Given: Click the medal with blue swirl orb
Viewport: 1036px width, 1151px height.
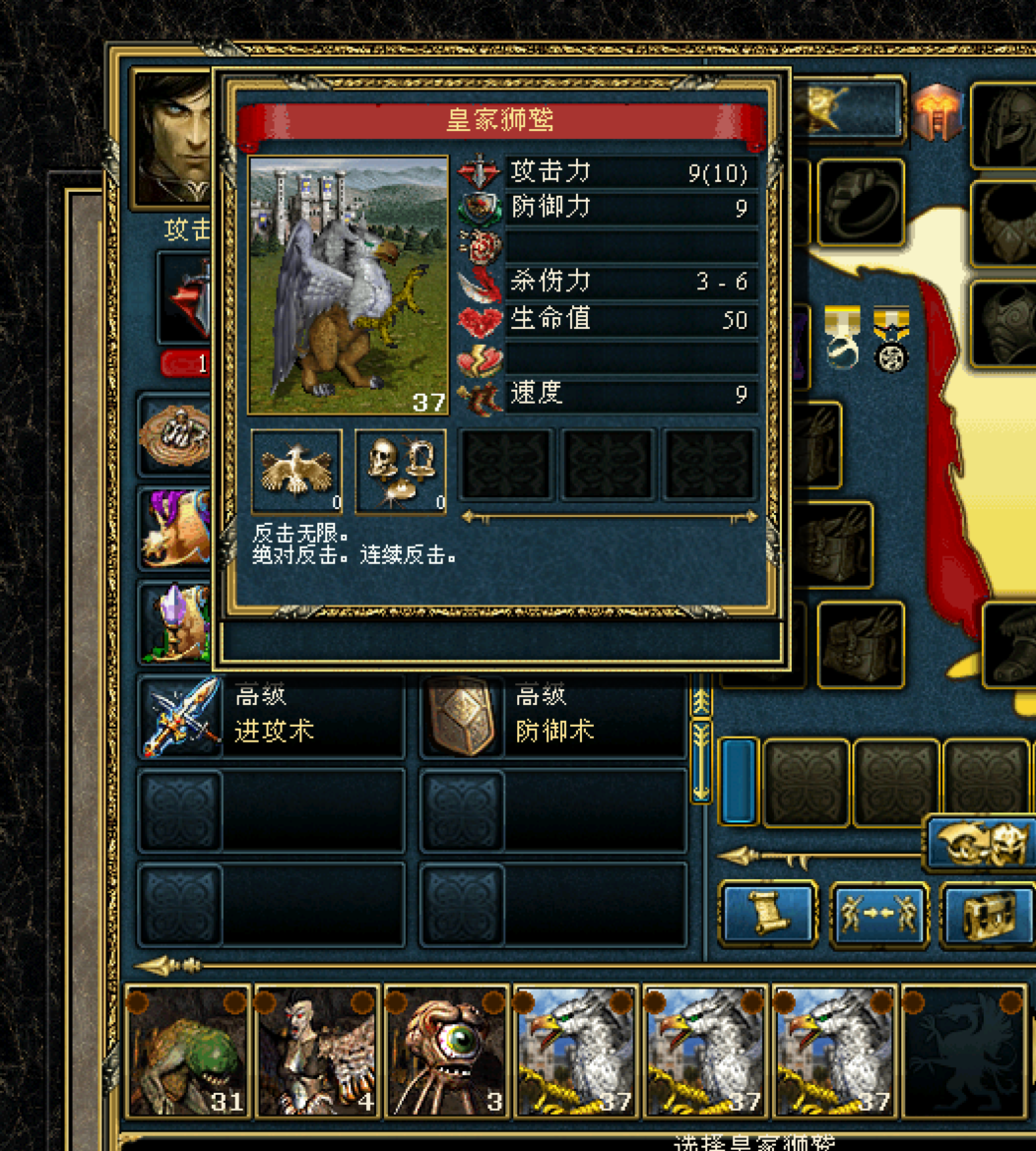Looking at the screenshot, I should [842, 338].
